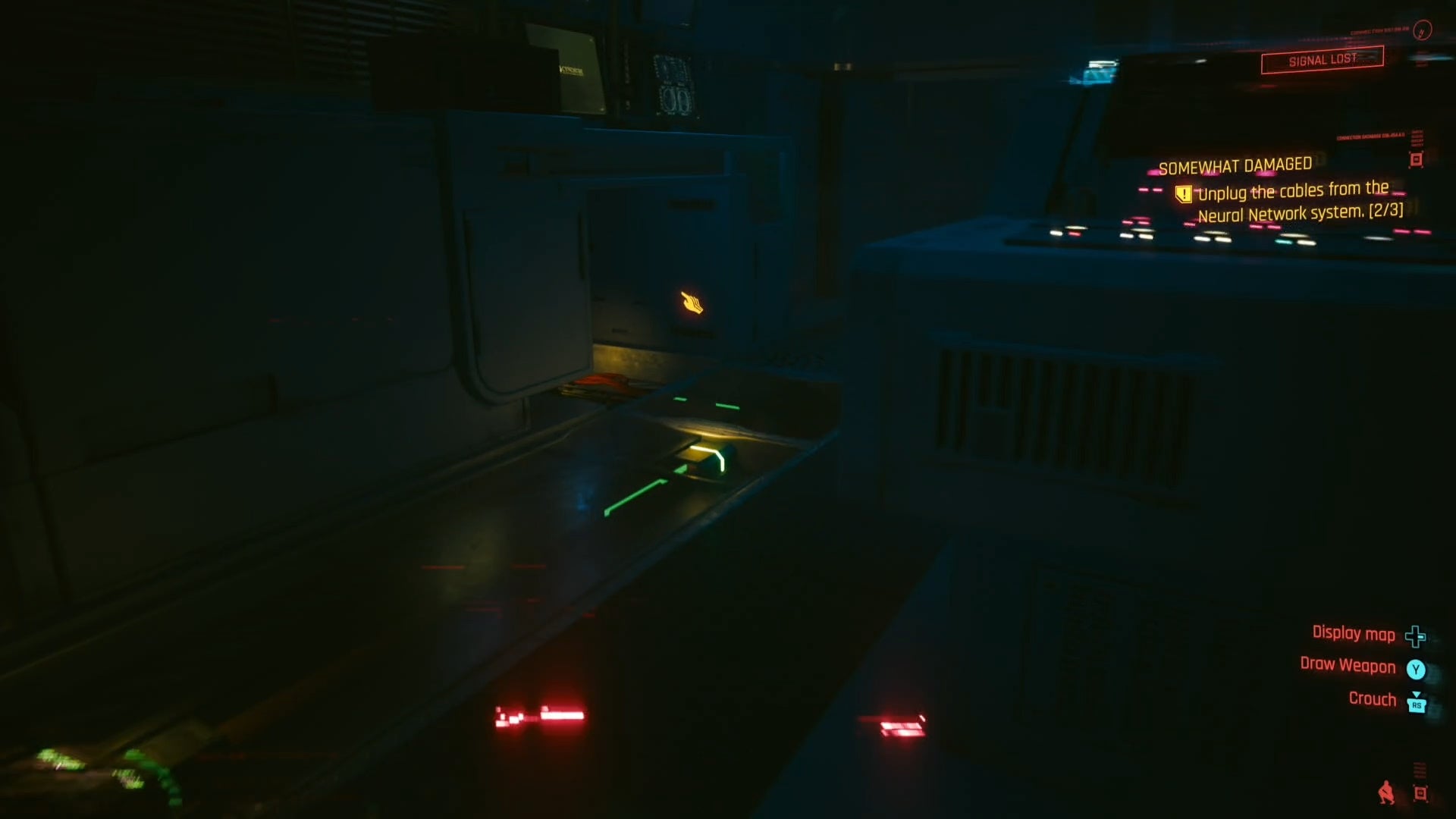Image resolution: width=1456 pixels, height=819 pixels.
Task: Click the red scan-frame icon below the quest tracker
Action: (1417, 159)
